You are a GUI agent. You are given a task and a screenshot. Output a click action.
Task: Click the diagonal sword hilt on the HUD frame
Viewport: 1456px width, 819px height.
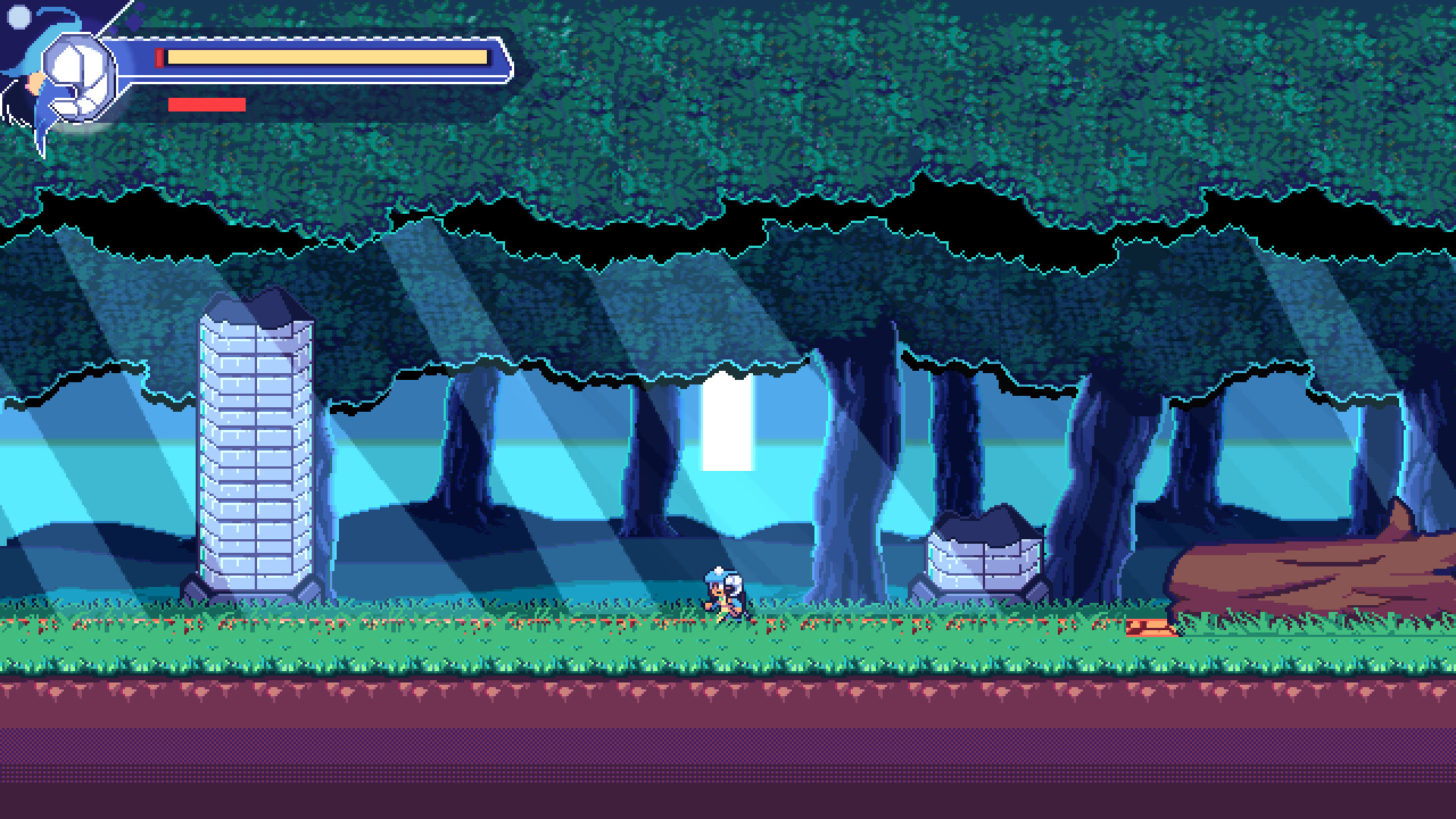click(x=114, y=19)
